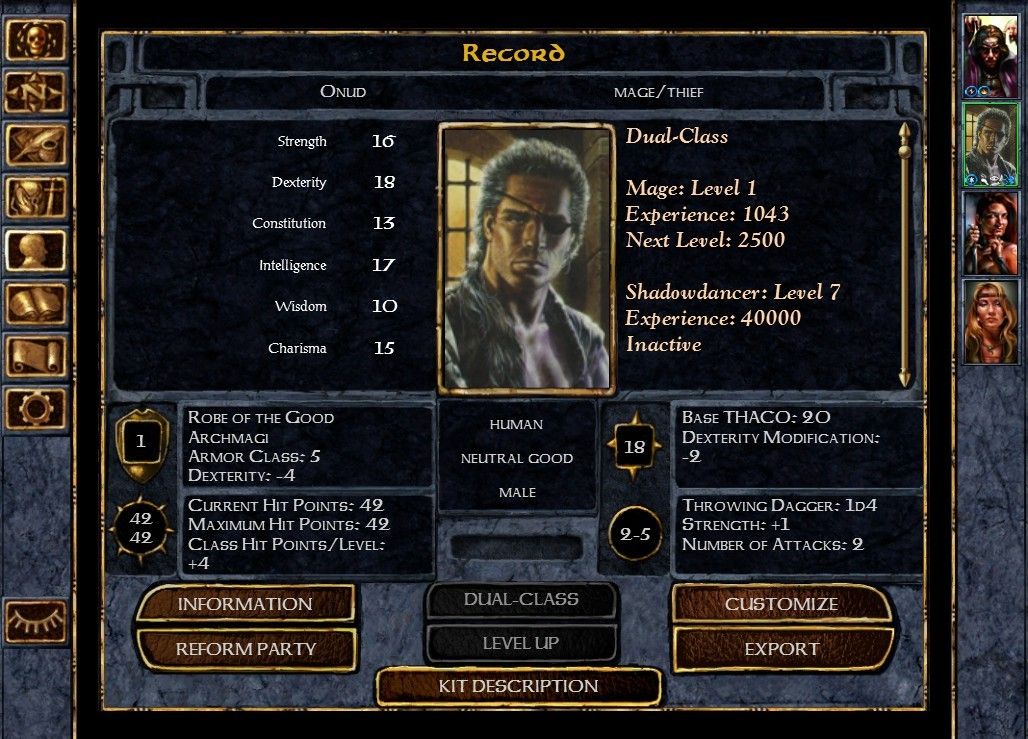Open the inventory from the sidebar
This screenshot has width=1028, height=739.
click(x=35, y=198)
